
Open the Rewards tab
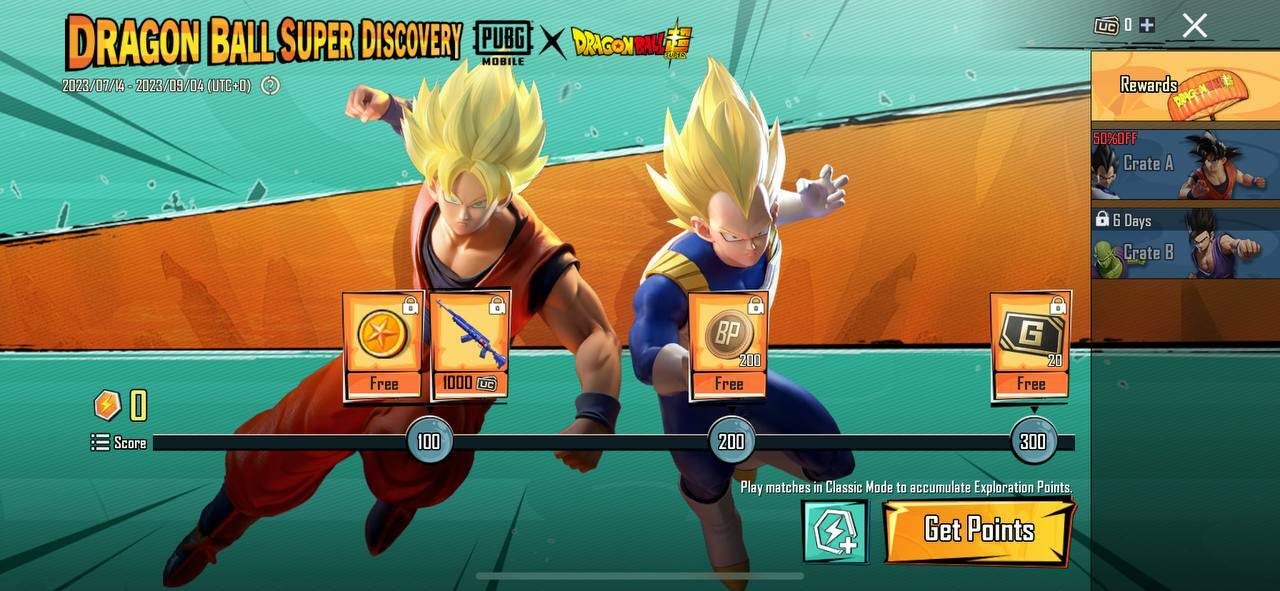[1184, 86]
